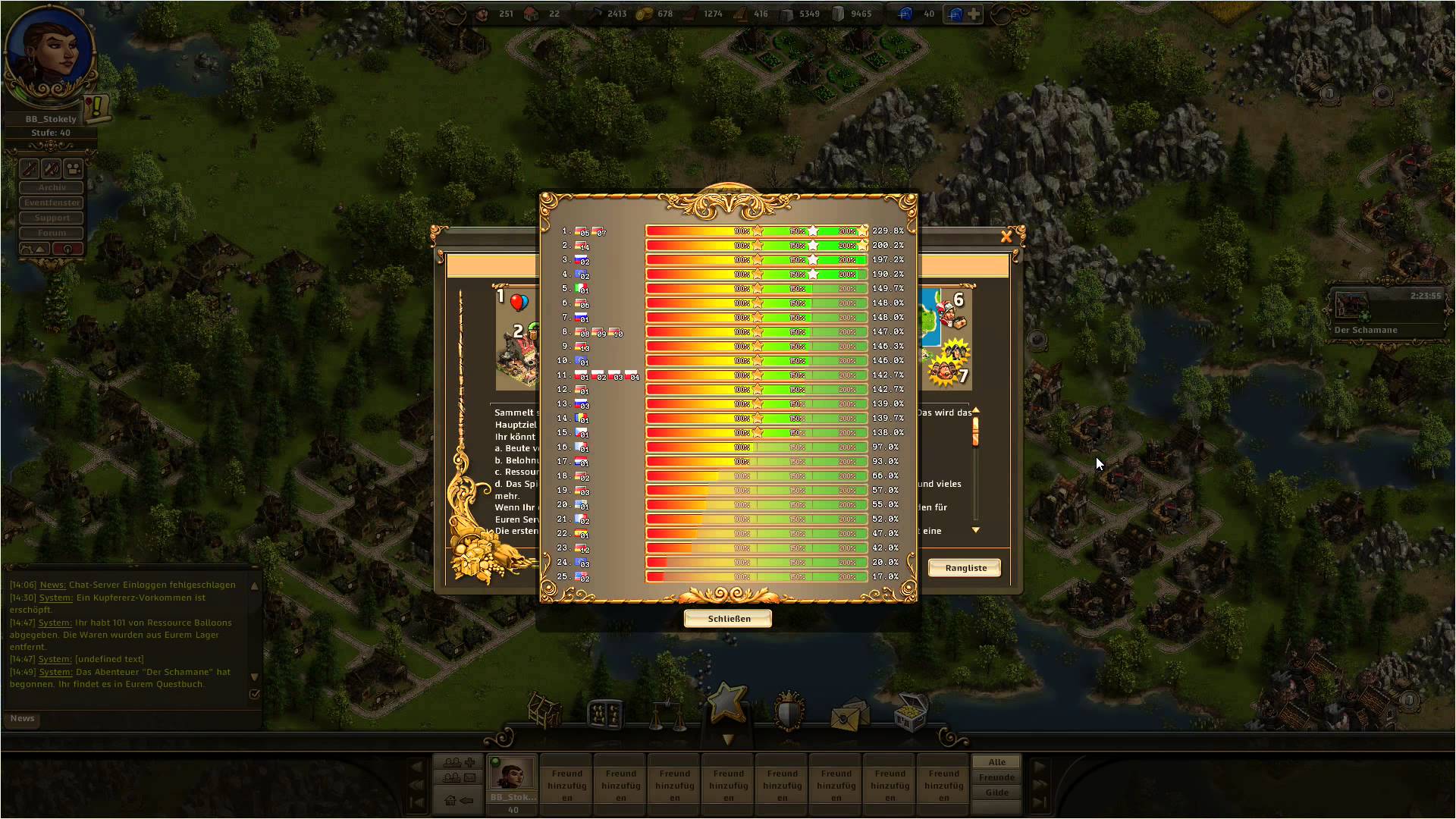Open the guild shield icon

[789, 711]
